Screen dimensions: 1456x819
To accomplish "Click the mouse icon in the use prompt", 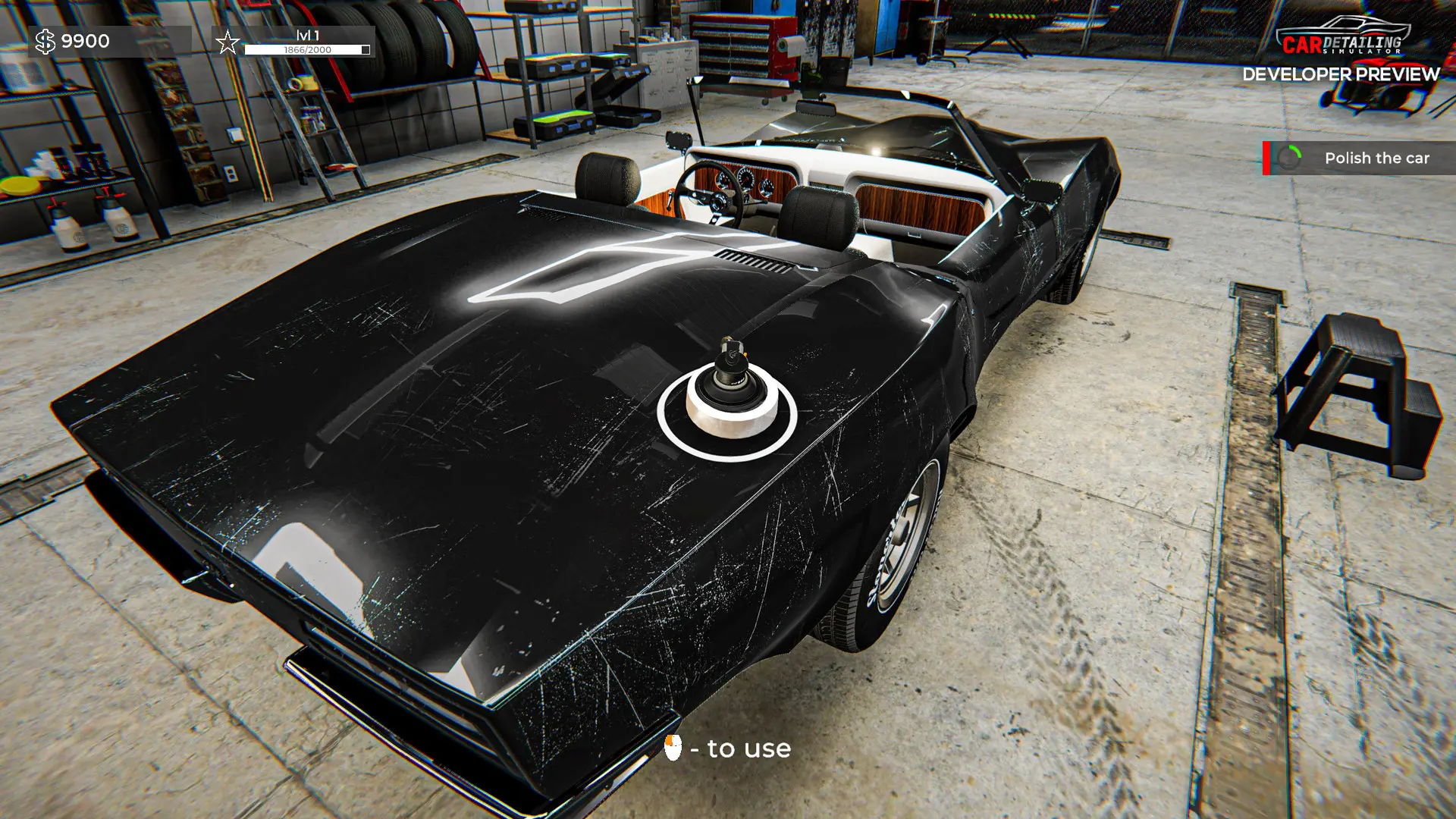I will pyautogui.click(x=673, y=748).
